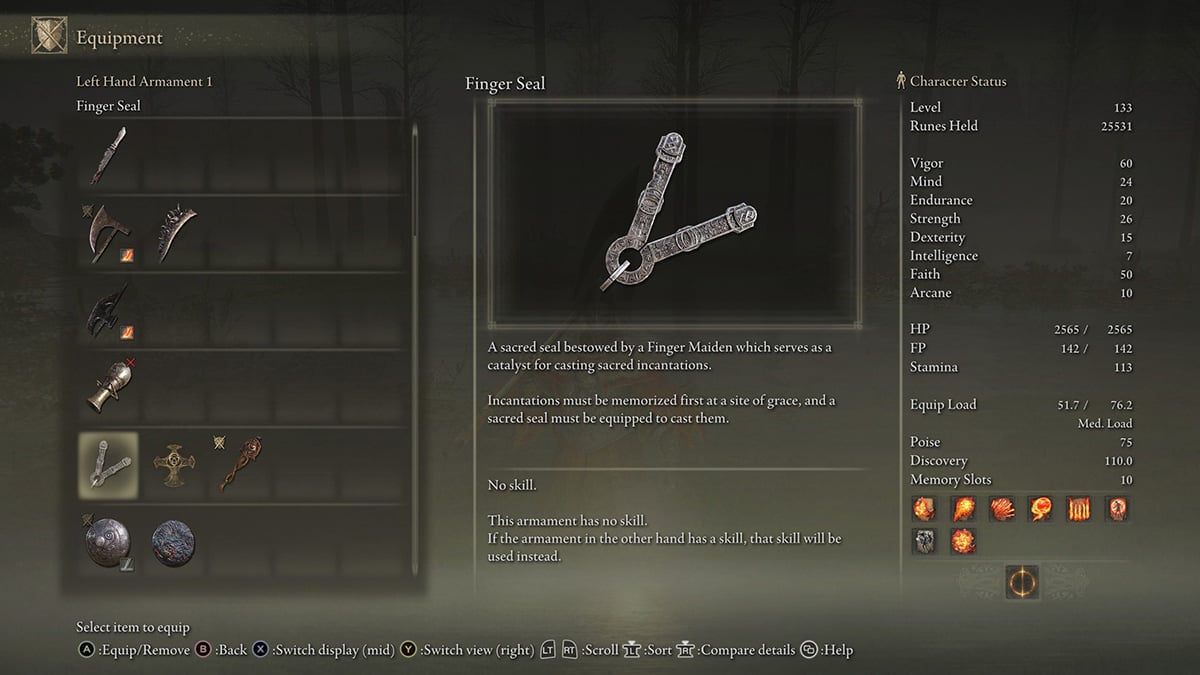Choose the swirling fire orb incantation icon

(x=1040, y=509)
